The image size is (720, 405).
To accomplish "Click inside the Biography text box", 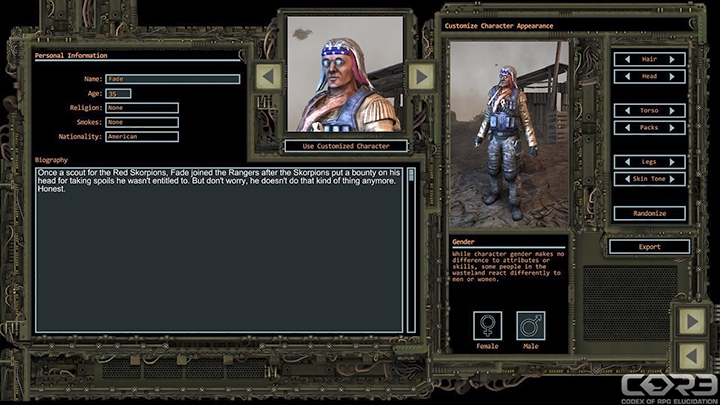I will tap(220, 250).
